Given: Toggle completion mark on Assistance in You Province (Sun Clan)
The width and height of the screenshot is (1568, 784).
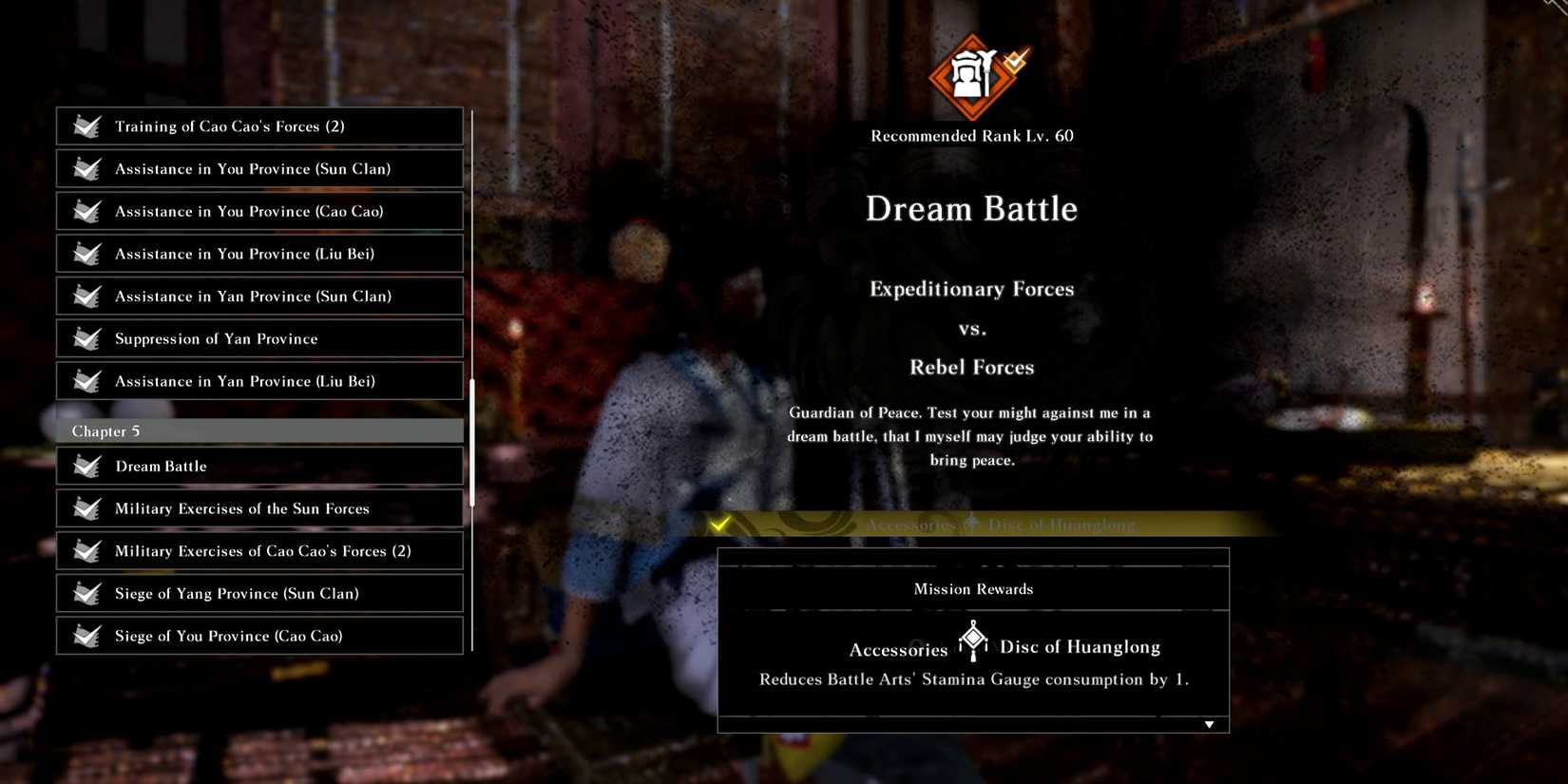Looking at the screenshot, I should 86,168.
